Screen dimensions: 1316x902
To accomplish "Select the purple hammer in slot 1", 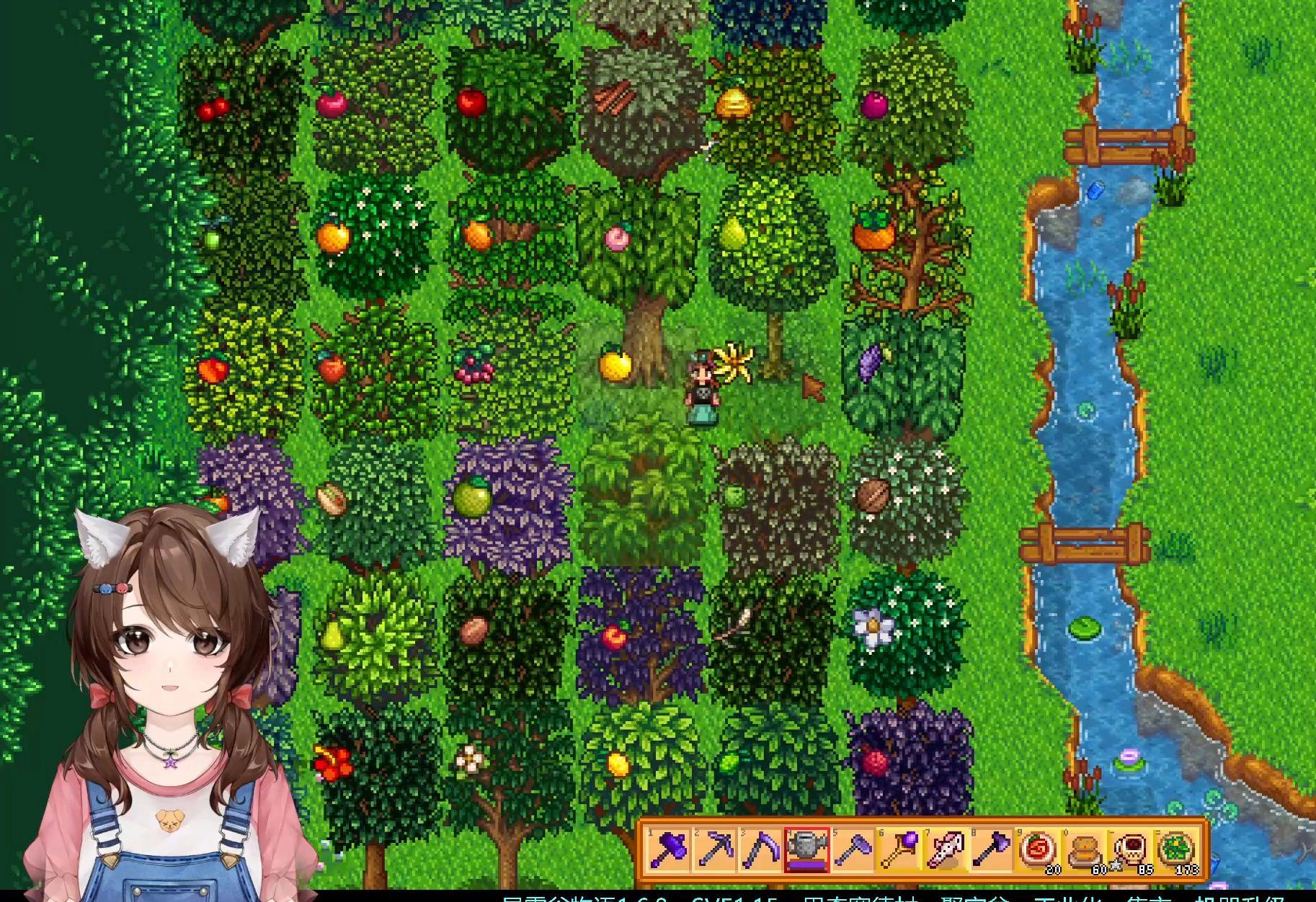I will (x=667, y=850).
